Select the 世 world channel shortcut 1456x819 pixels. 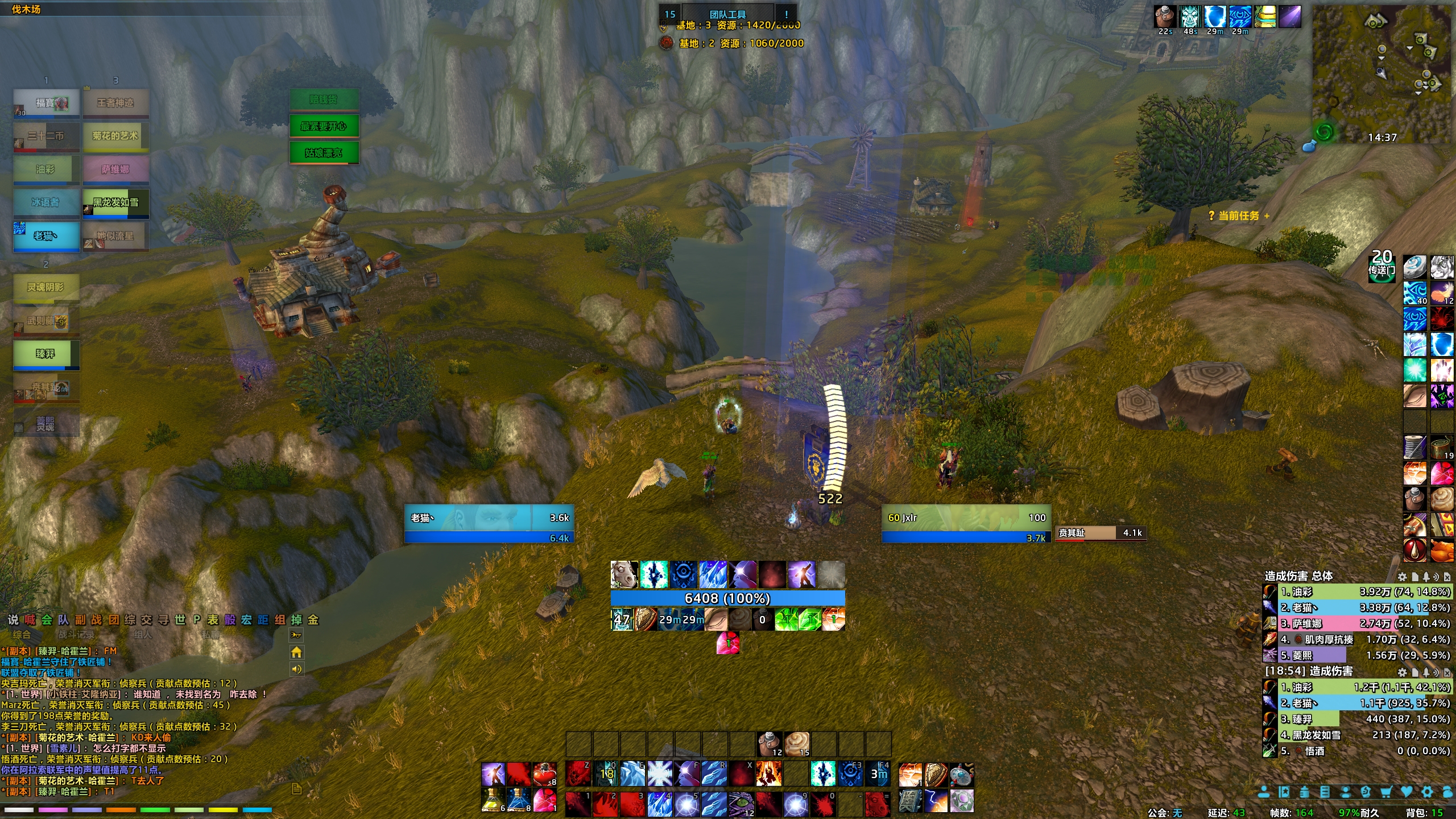tap(180, 620)
